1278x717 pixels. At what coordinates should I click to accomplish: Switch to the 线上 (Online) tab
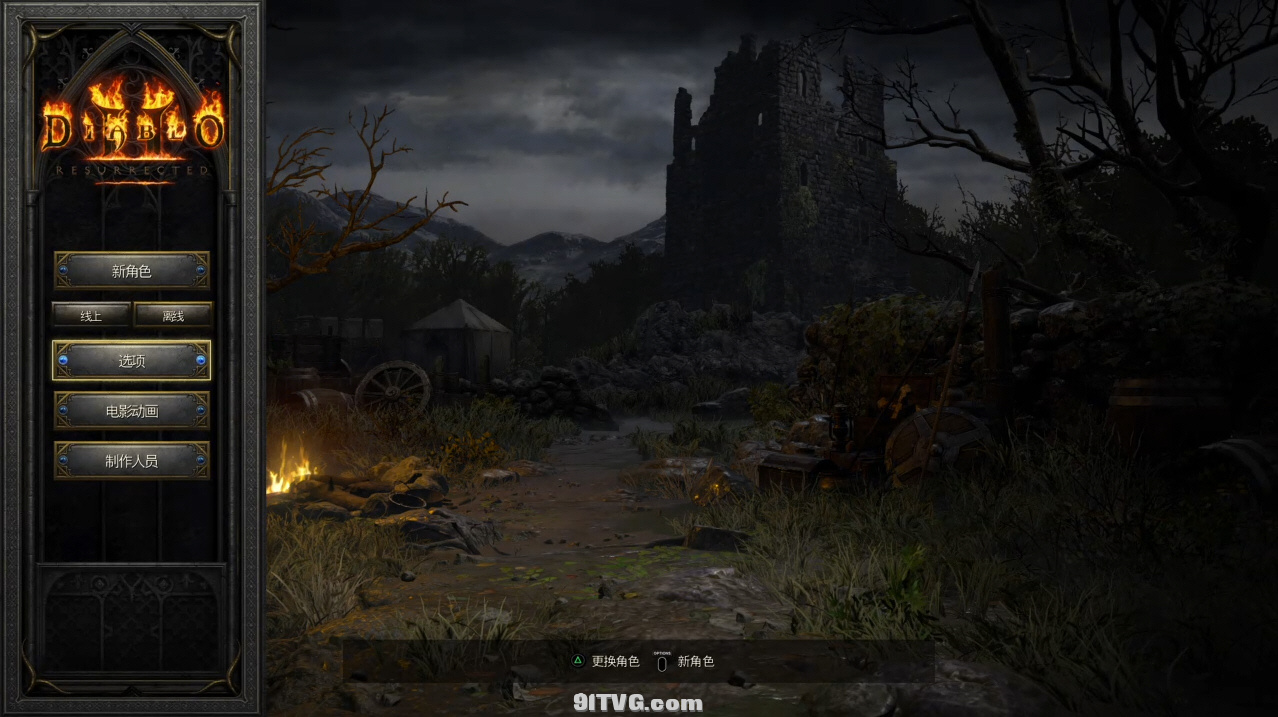point(91,315)
